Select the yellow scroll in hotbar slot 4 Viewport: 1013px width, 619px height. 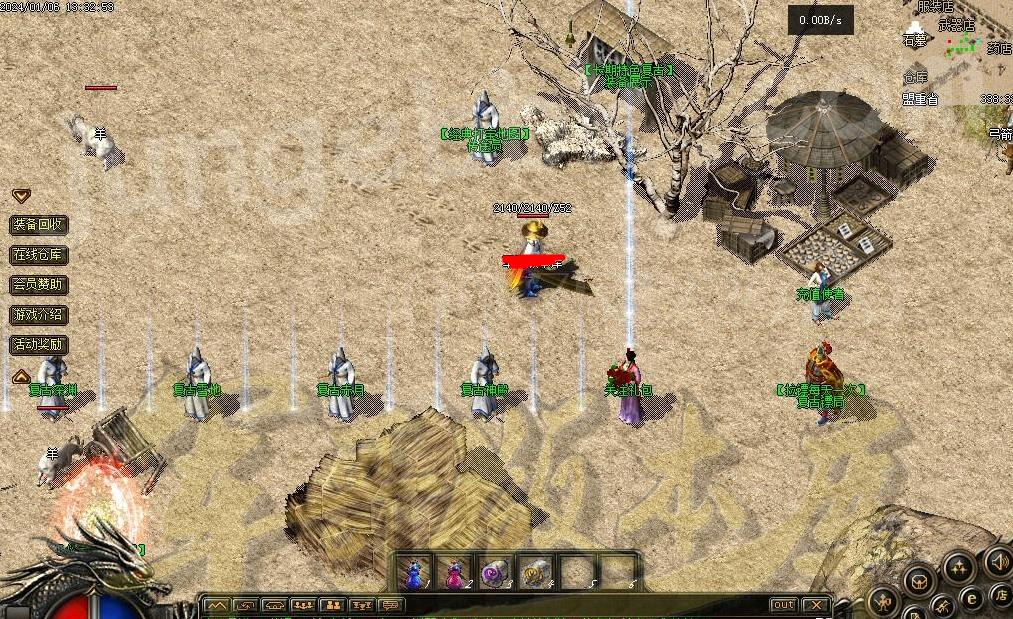(x=536, y=574)
